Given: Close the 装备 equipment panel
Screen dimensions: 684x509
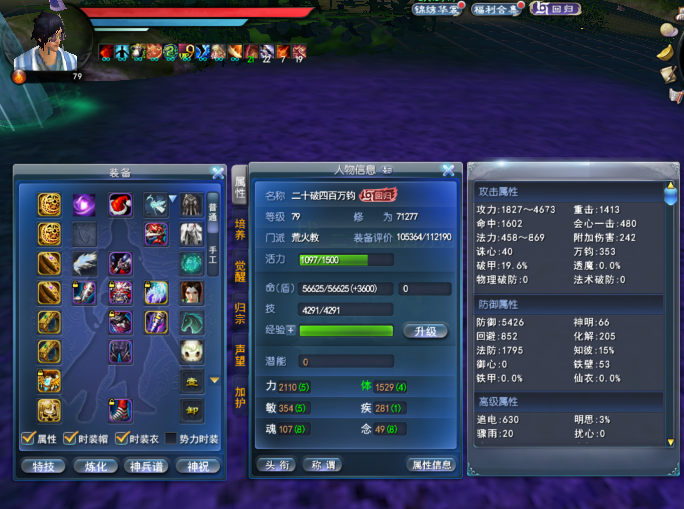Looking at the screenshot, I should (x=218, y=172).
